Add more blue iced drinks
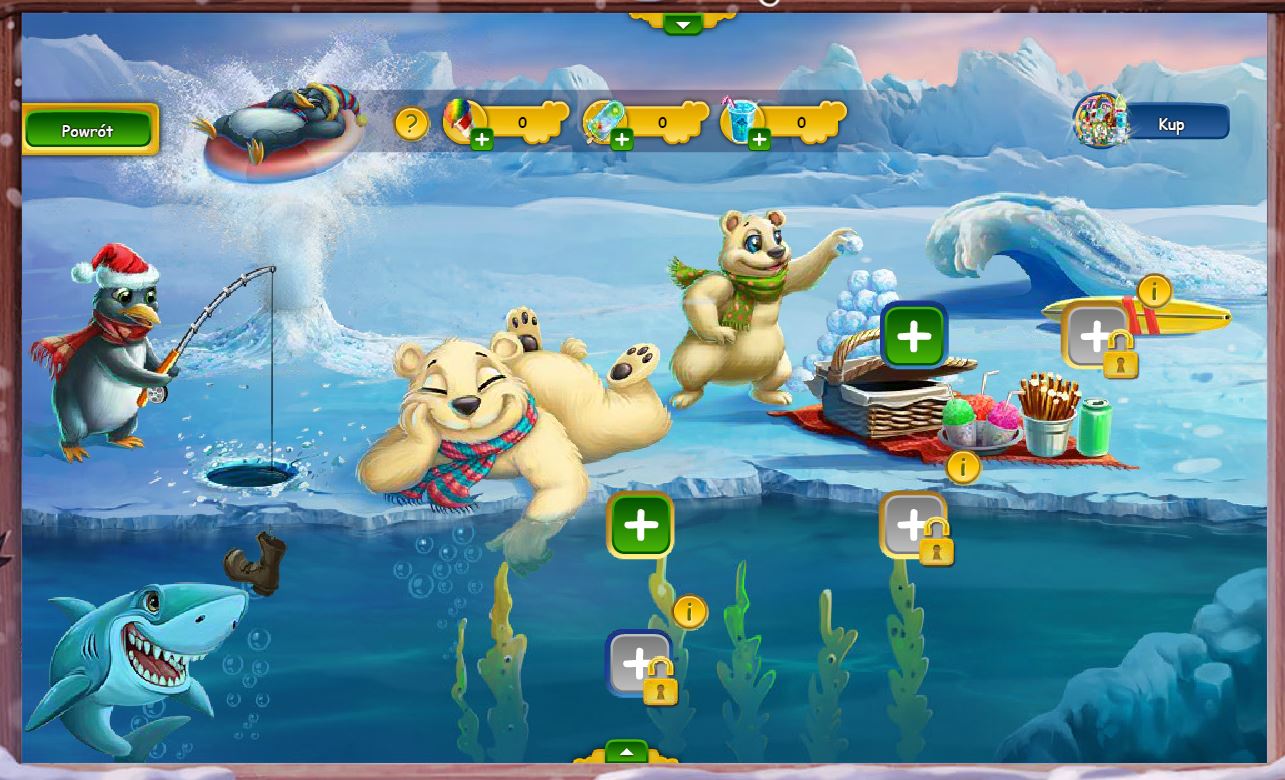The height and width of the screenshot is (780, 1285). tap(759, 140)
